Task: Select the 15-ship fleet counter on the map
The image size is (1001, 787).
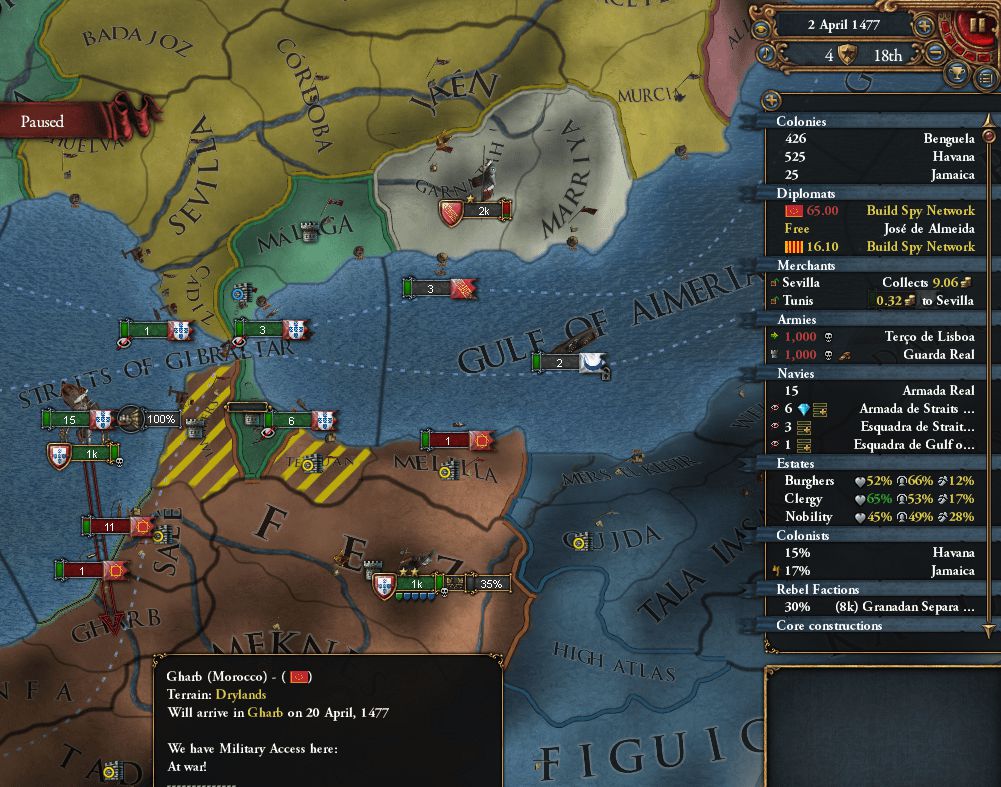Action: tap(70, 419)
